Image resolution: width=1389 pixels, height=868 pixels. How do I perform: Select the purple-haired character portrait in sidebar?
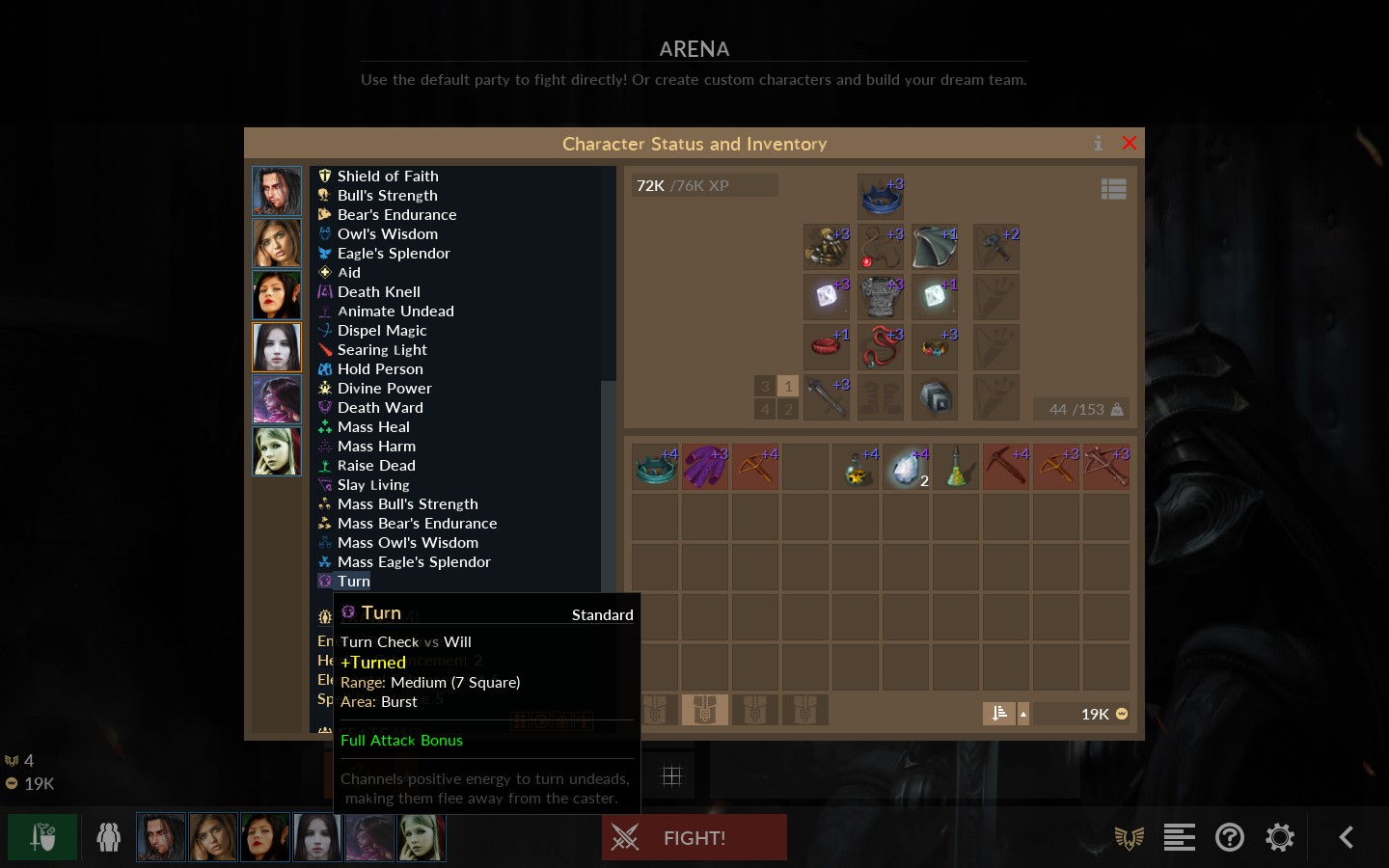click(x=277, y=399)
